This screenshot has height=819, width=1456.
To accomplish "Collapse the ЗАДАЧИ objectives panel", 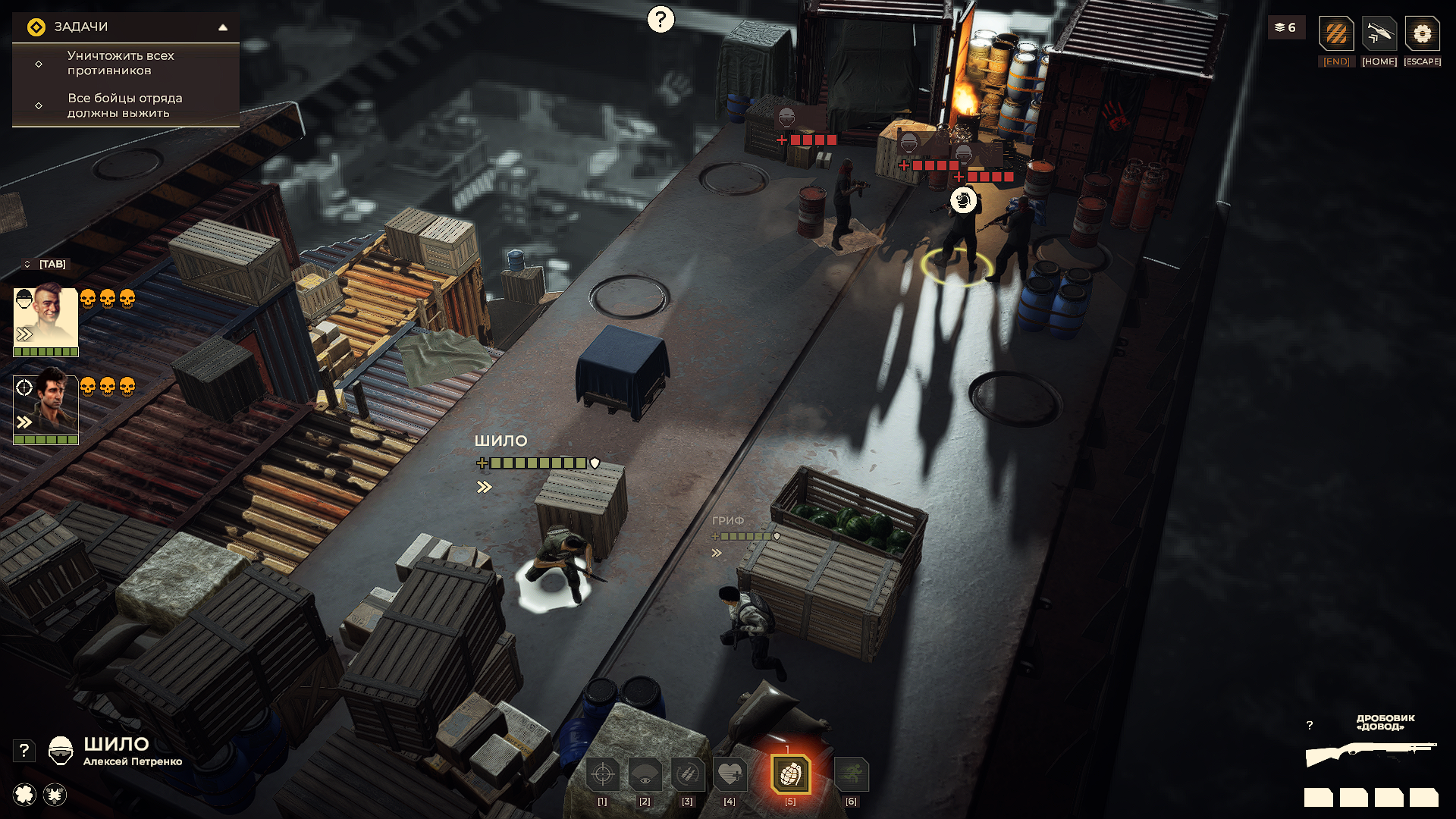I will [223, 27].
